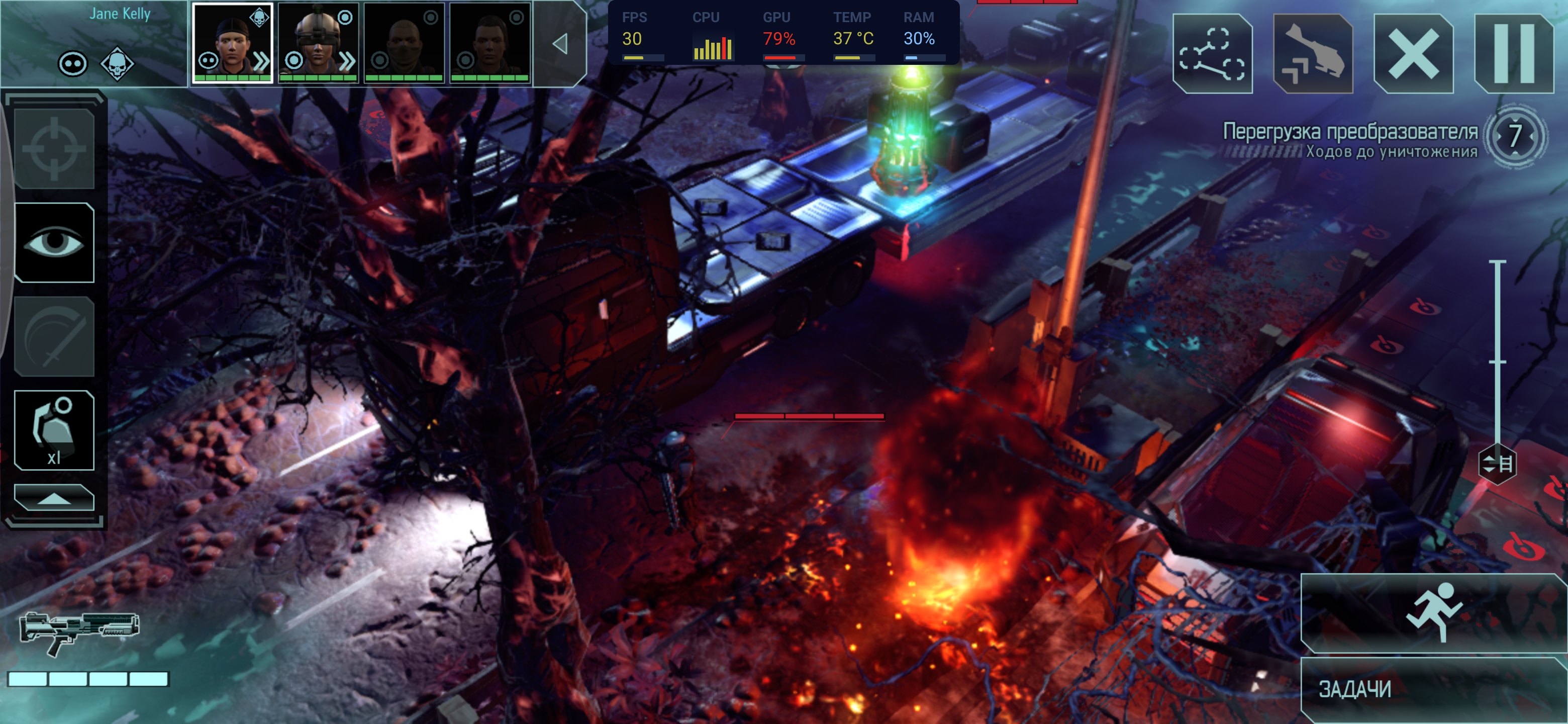The height and width of the screenshot is (724, 1568).
Task: Pause the game
Action: pyautogui.click(x=1513, y=54)
